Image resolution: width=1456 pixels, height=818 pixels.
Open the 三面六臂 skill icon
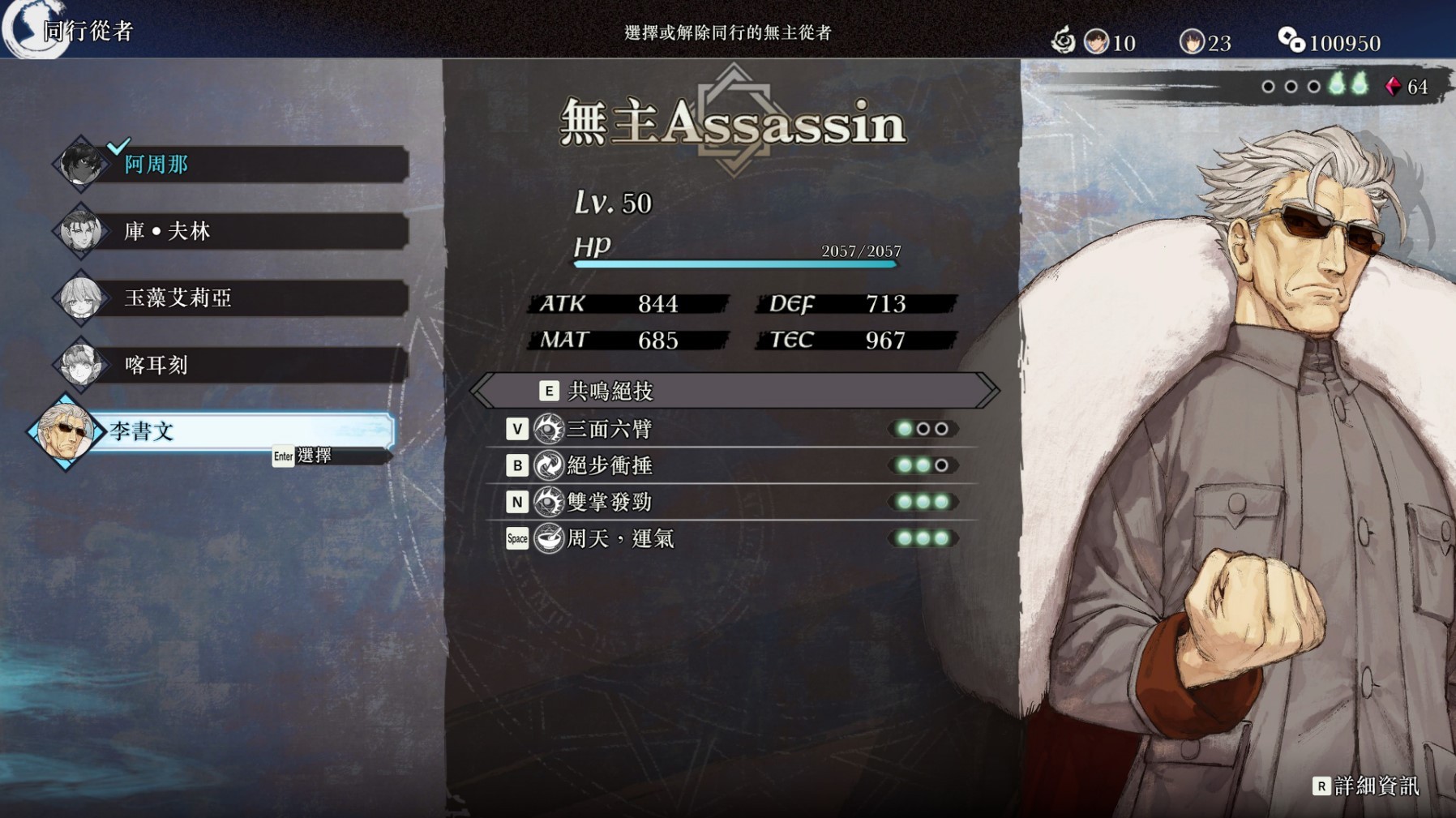[x=548, y=430]
